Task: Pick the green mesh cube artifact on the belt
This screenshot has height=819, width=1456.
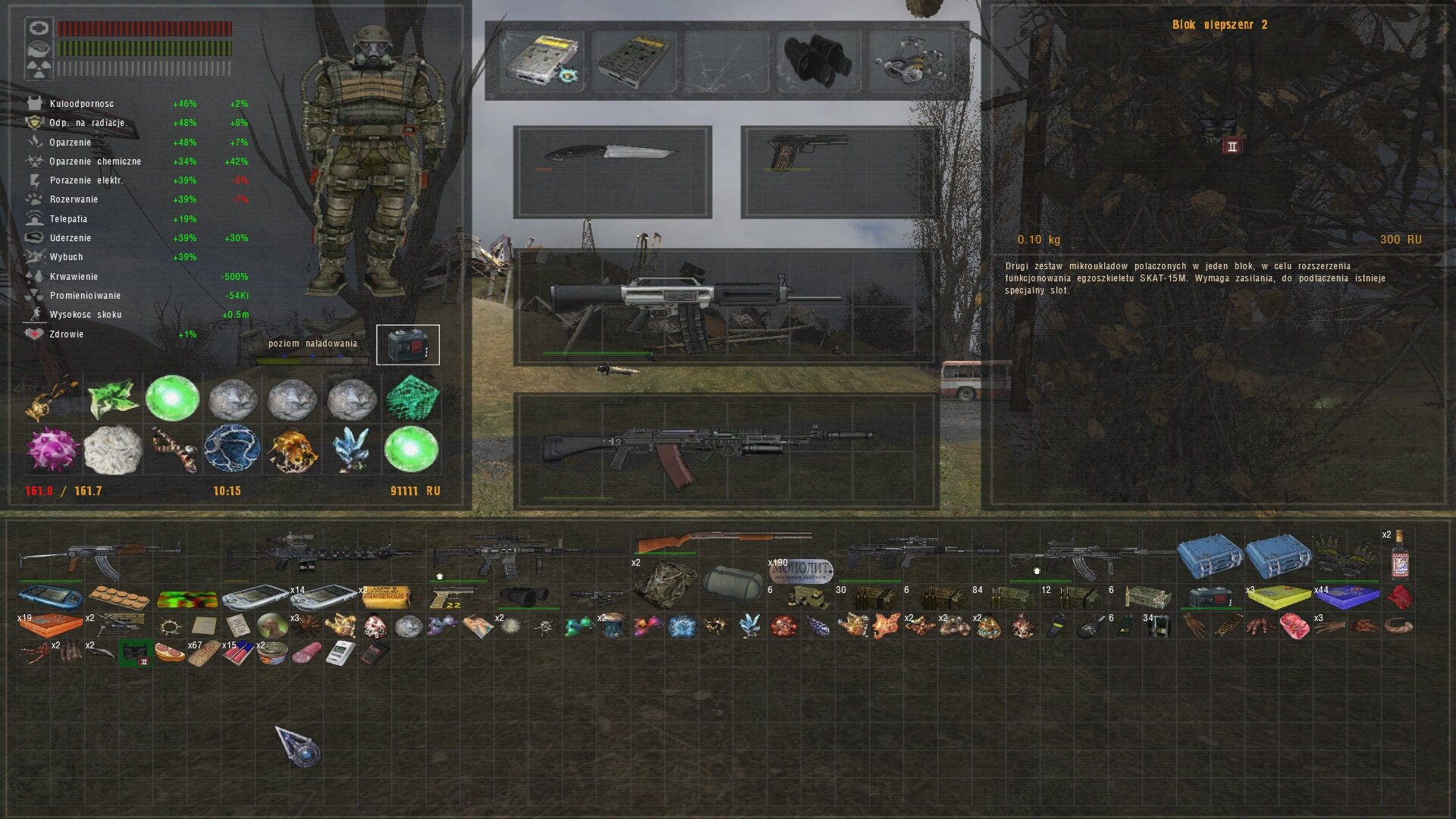Action: pos(412,397)
